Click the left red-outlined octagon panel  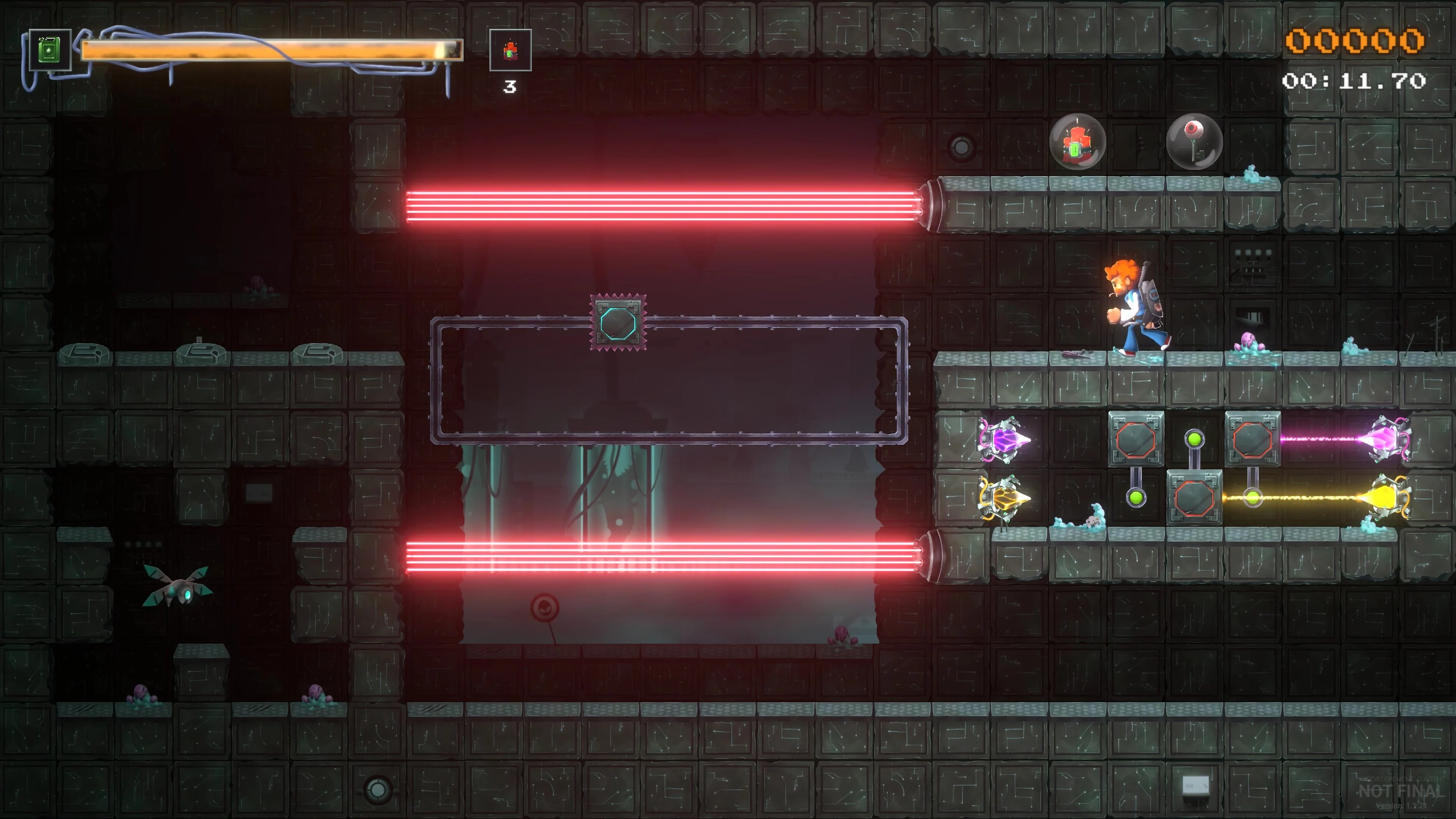[1136, 439]
